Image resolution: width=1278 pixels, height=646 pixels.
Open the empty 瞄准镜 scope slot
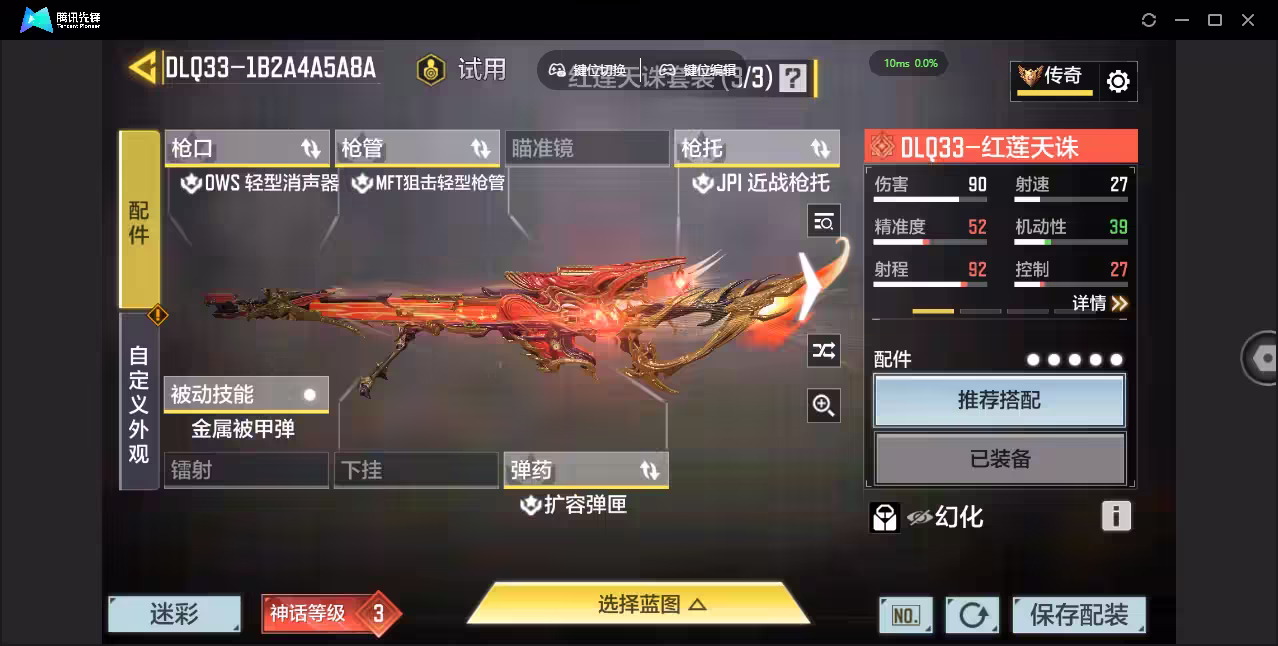click(x=586, y=149)
